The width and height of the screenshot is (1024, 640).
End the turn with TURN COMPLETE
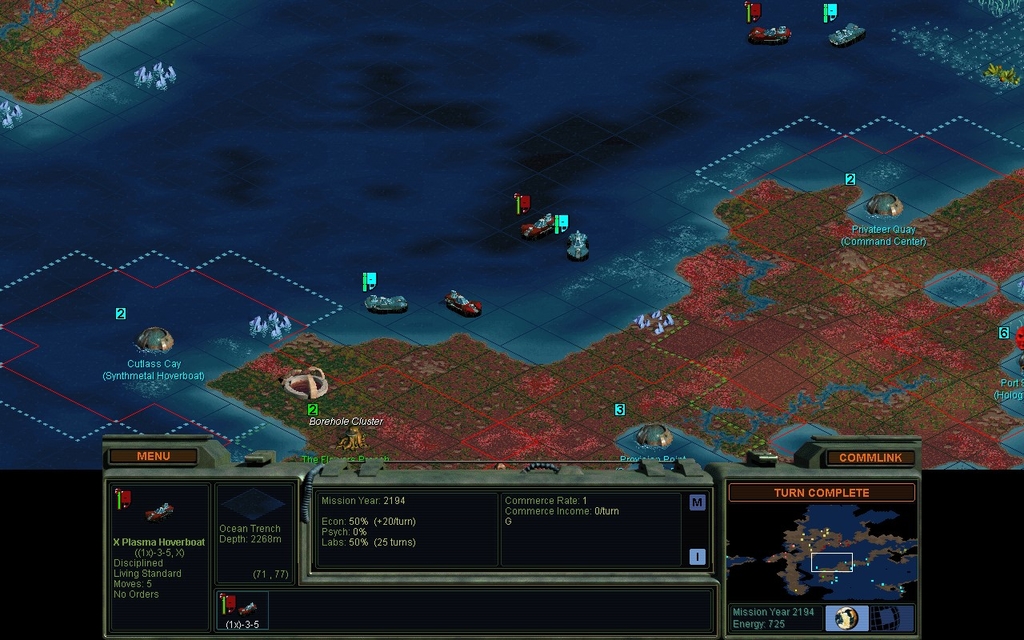pyautogui.click(x=821, y=493)
